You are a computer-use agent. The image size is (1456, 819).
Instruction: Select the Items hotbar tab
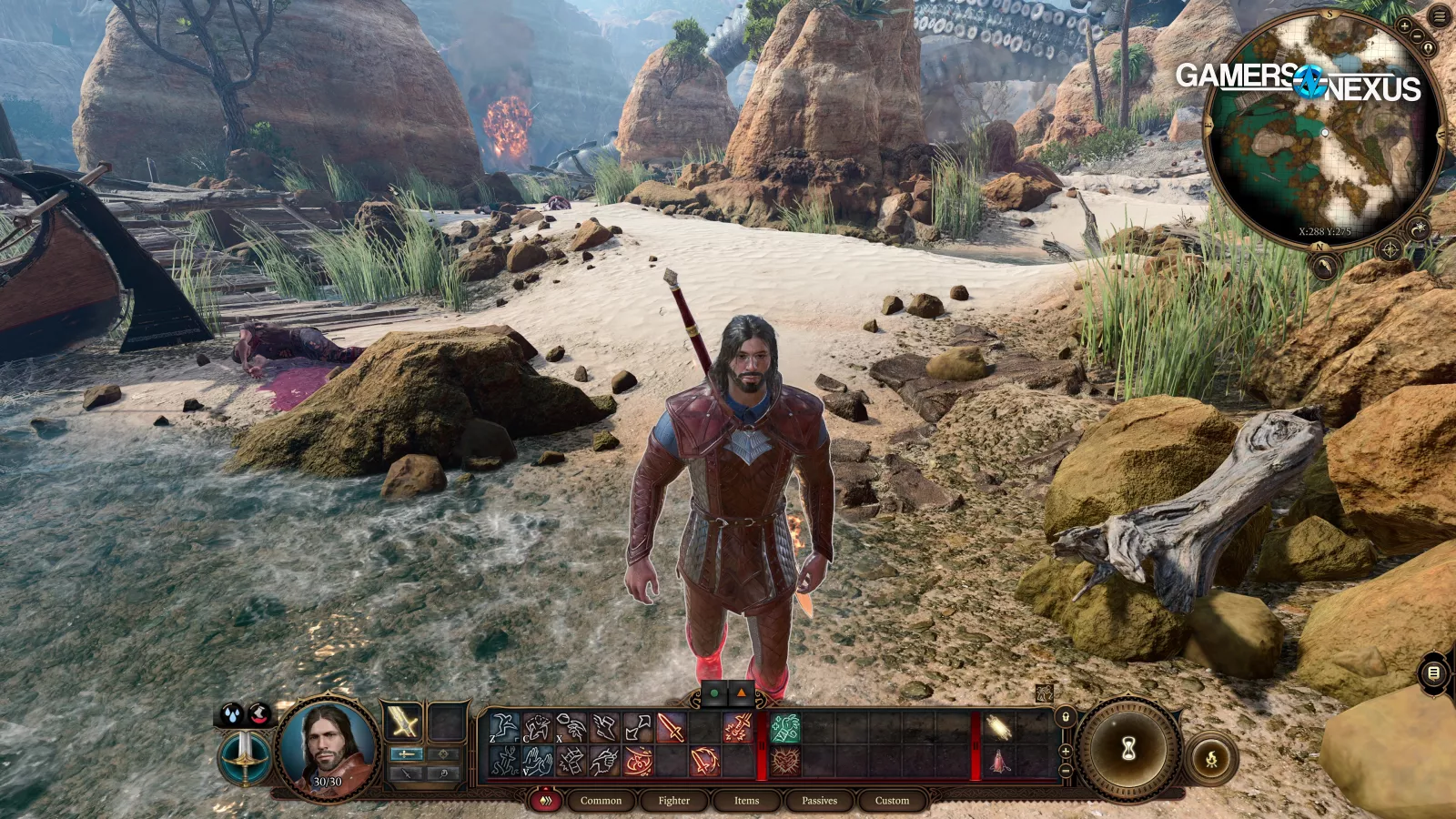coord(746,801)
